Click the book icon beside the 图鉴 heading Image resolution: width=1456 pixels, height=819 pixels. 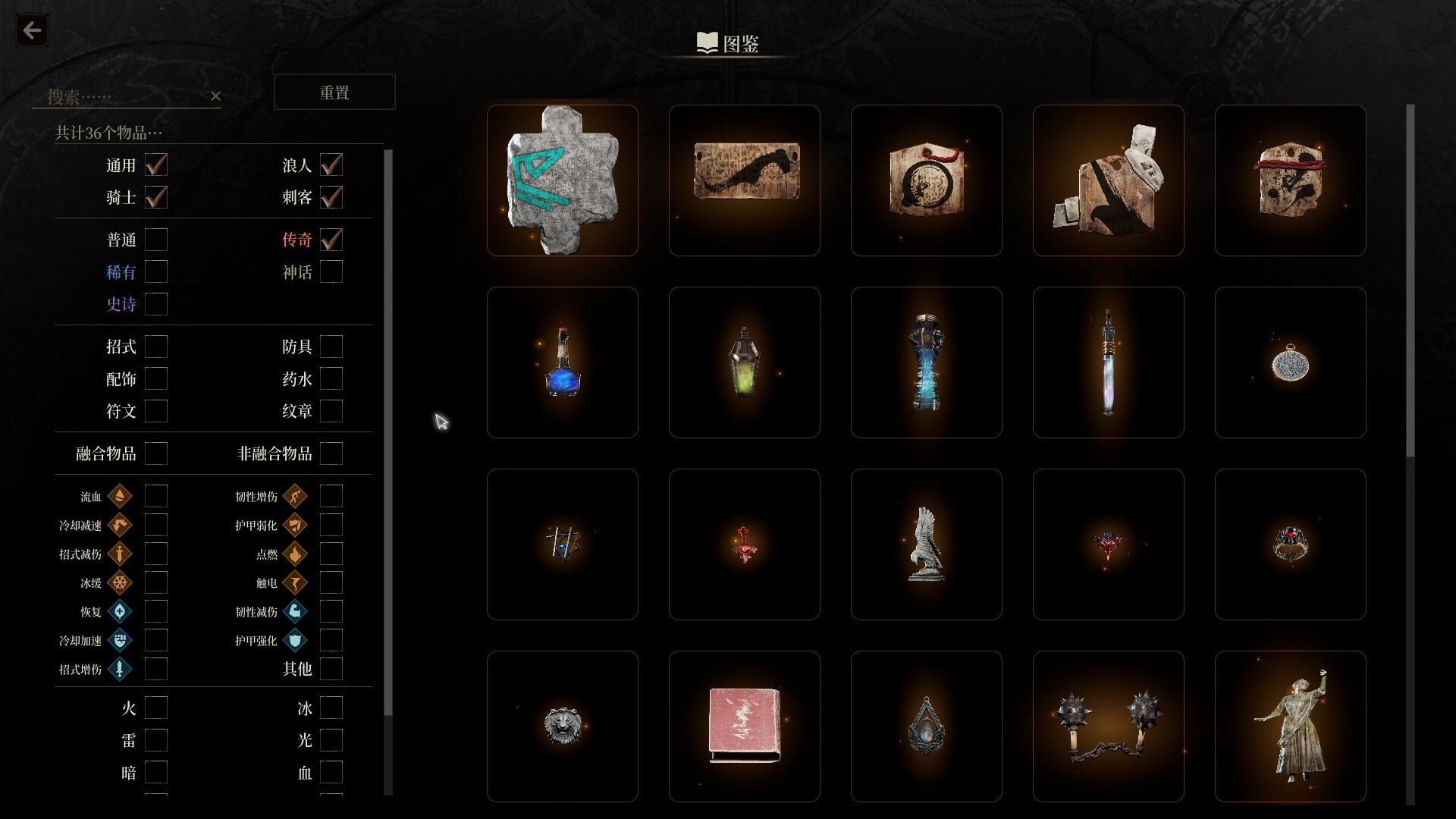[705, 43]
